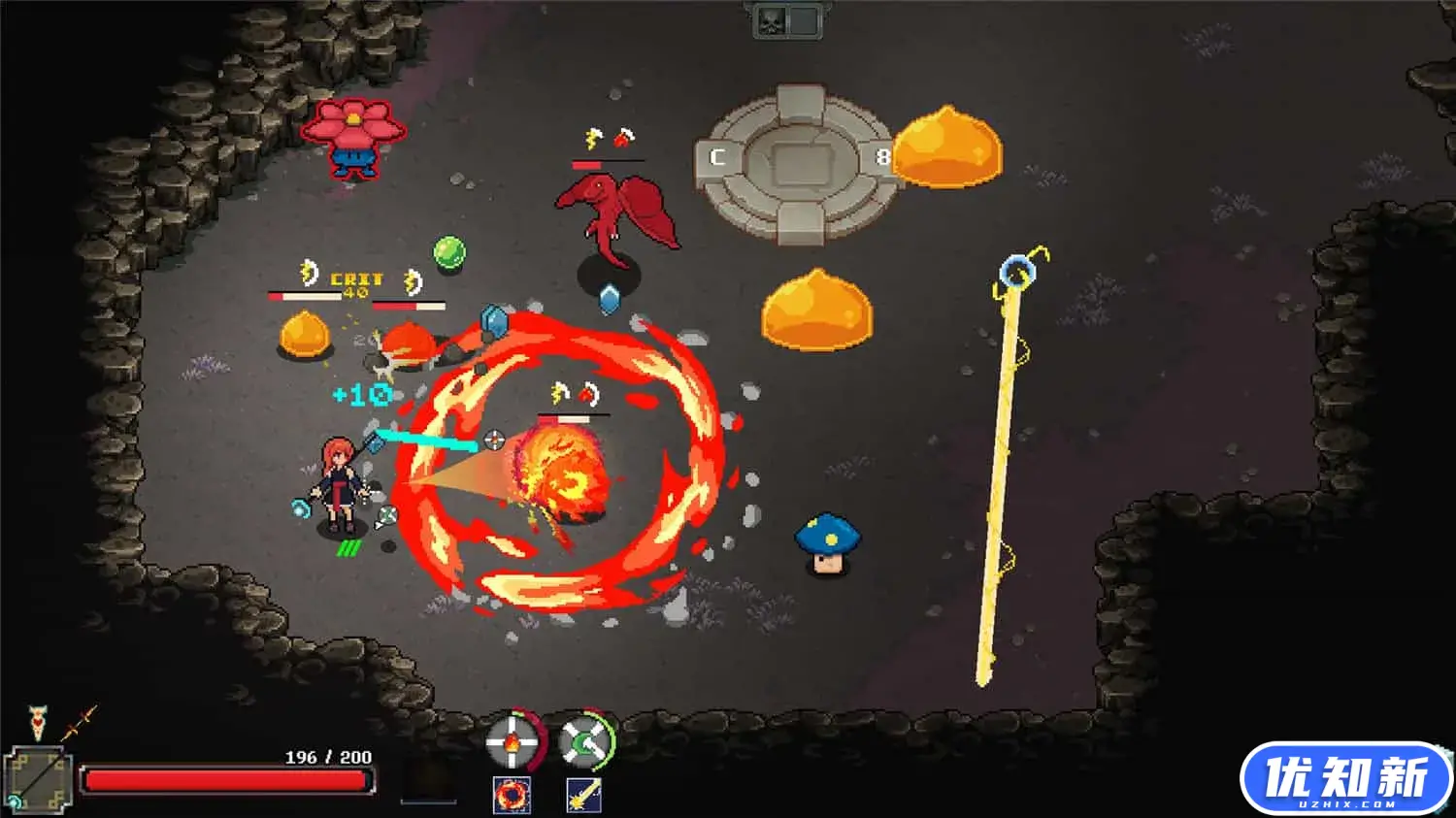Image resolution: width=1456 pixels, height=818 pixels.
Task: Click the skull indicator at top
Action: 771,21
